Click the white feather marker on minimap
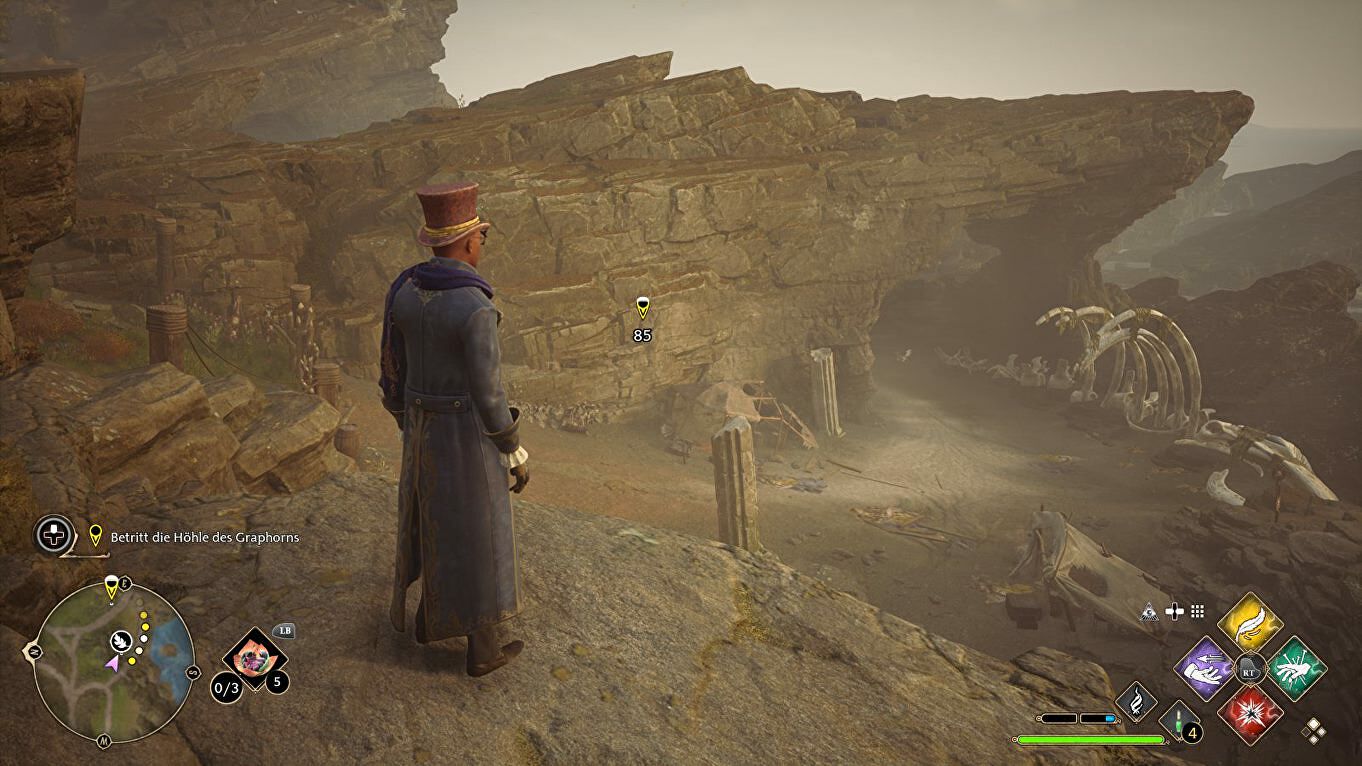The width and height of the screenshot is (1362, 766). (120, 639)
